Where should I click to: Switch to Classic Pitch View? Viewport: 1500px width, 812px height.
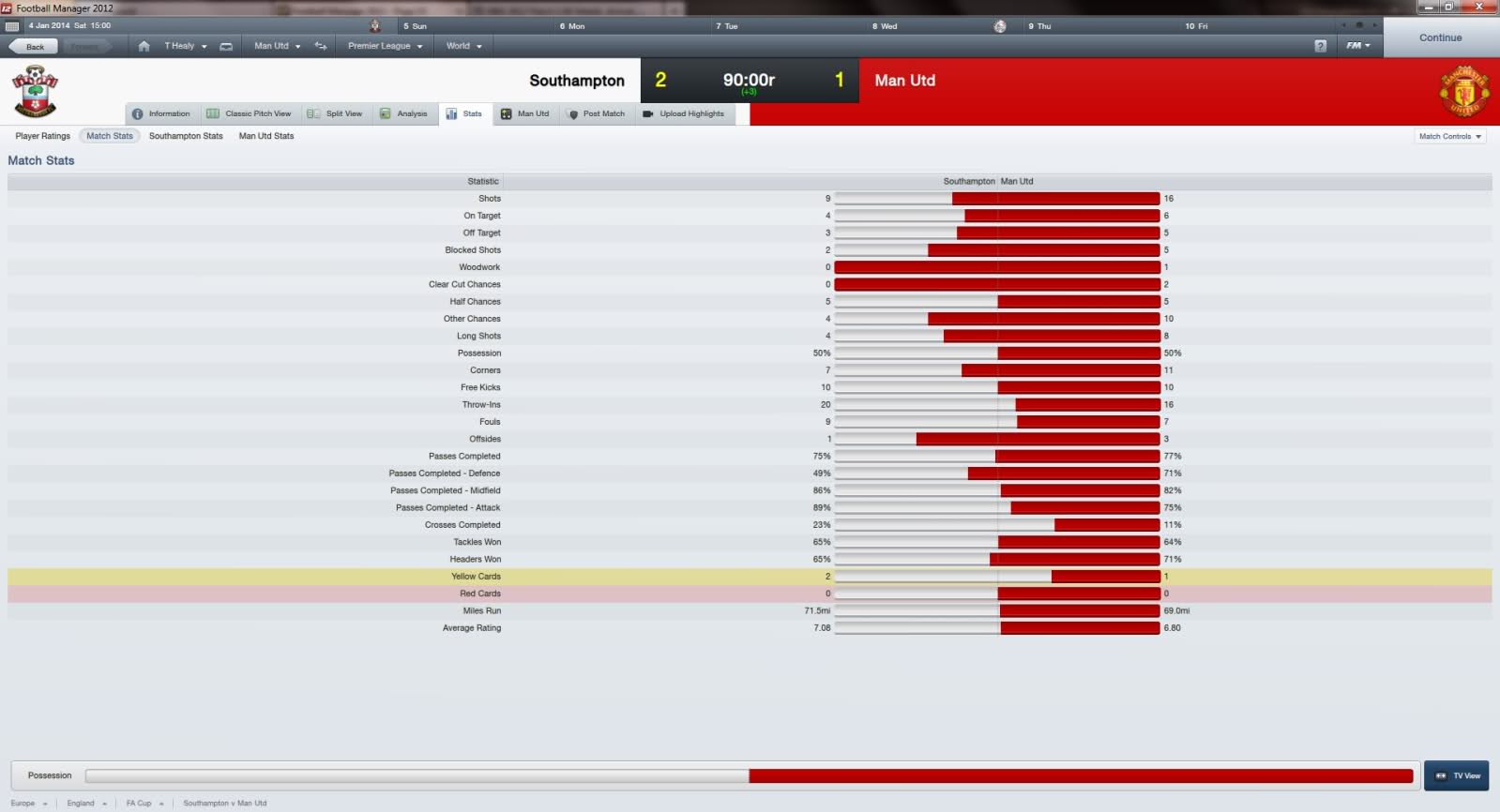[x=250, y=113]
